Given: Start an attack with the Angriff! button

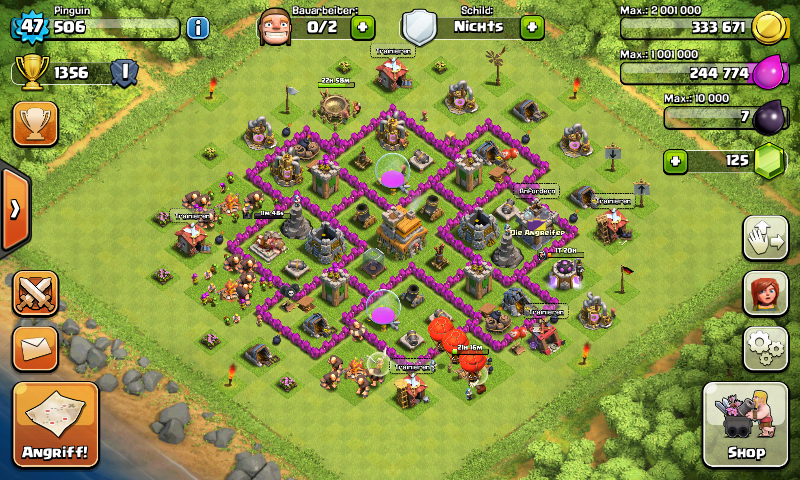Looking at the screenshot, I should pyautogui.click(x=56, y=425).
